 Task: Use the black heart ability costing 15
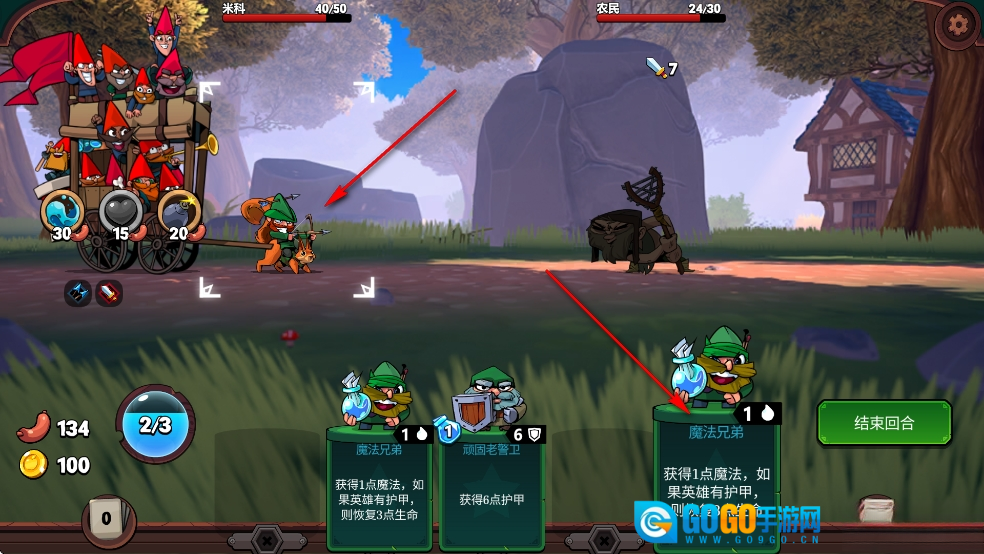[x=120, y=210]
